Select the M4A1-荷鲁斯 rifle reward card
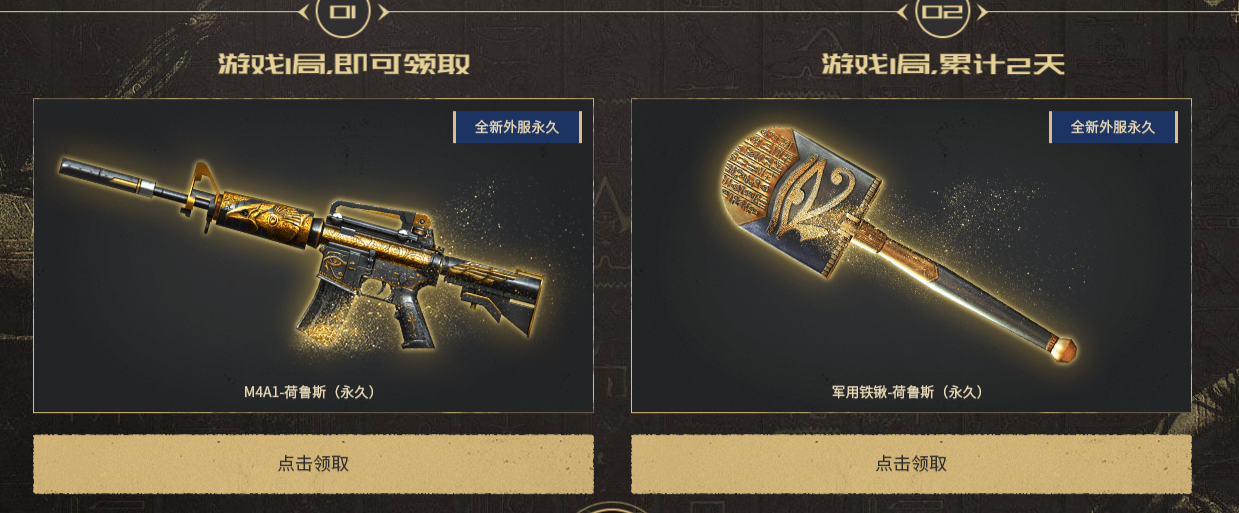 point(313,255)
